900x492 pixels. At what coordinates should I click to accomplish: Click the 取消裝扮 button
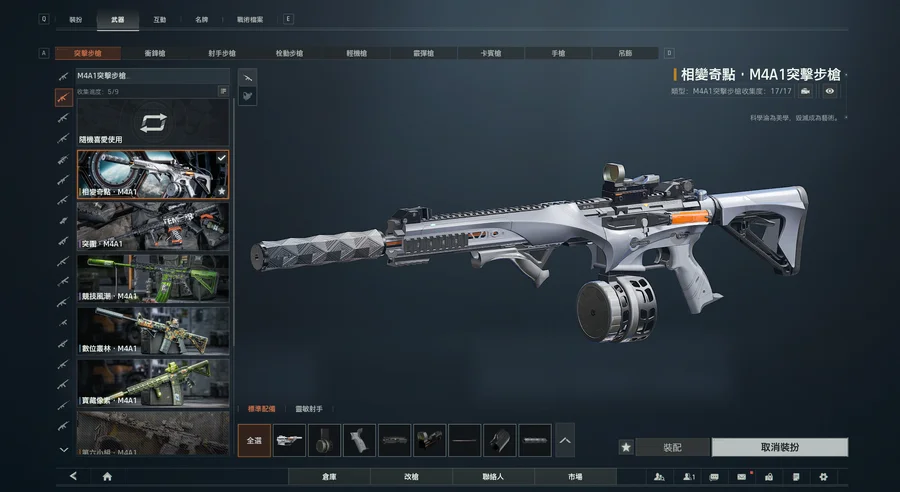[x=779, y=447]
